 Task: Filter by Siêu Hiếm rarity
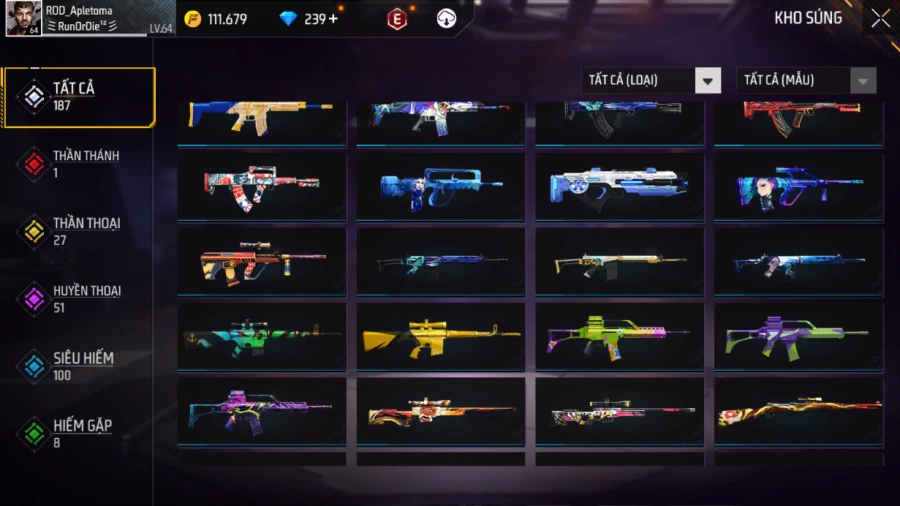click(79, 365)
